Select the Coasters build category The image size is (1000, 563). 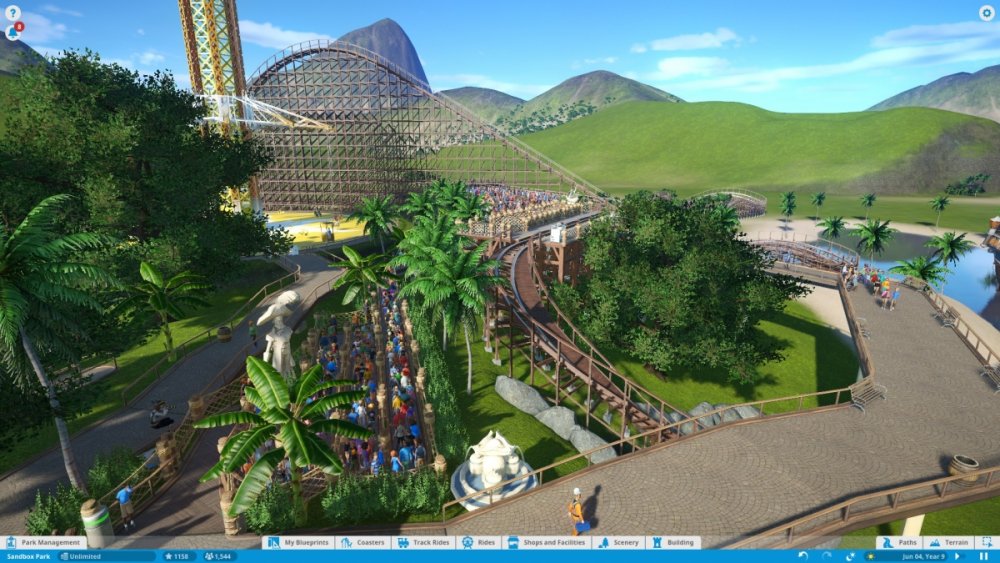pyautogui.click(x=364, y=543)
